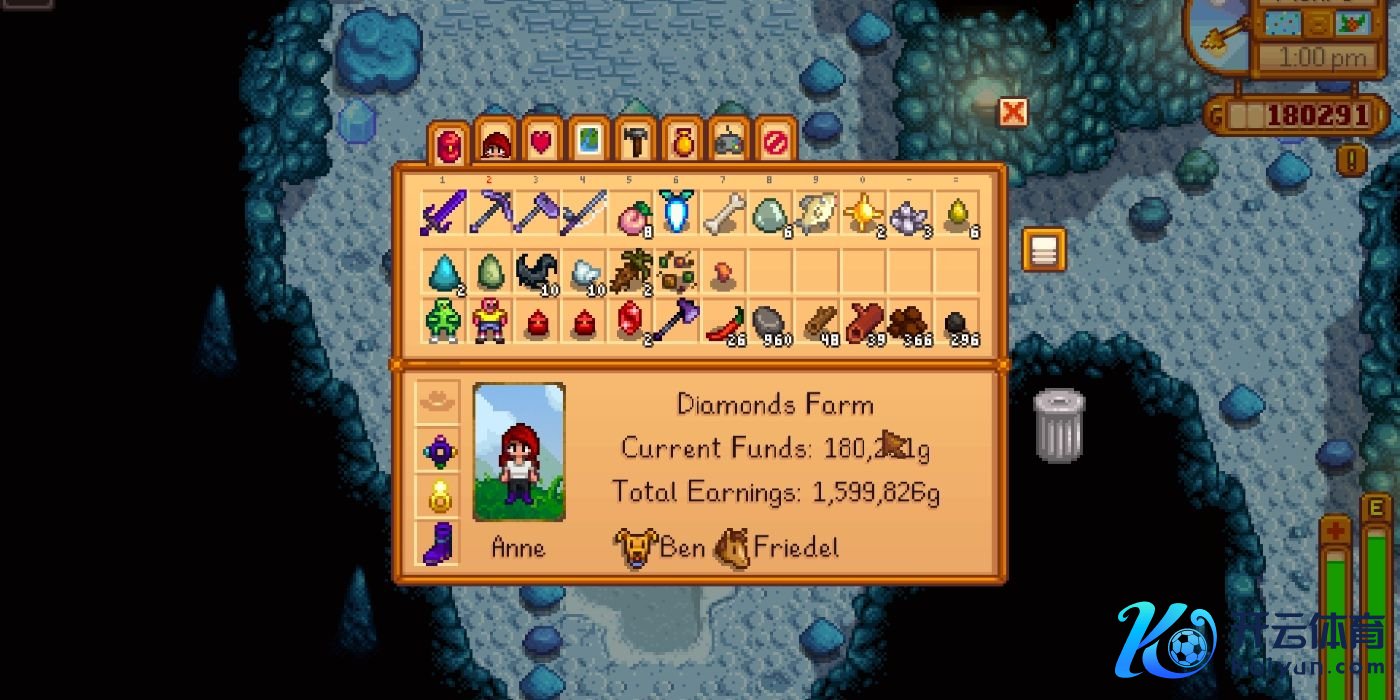Image resolution: width=1400 pixels, height=700 pixels.
Task: Select the fishing rod slot
Action: (x=584, y=213)
